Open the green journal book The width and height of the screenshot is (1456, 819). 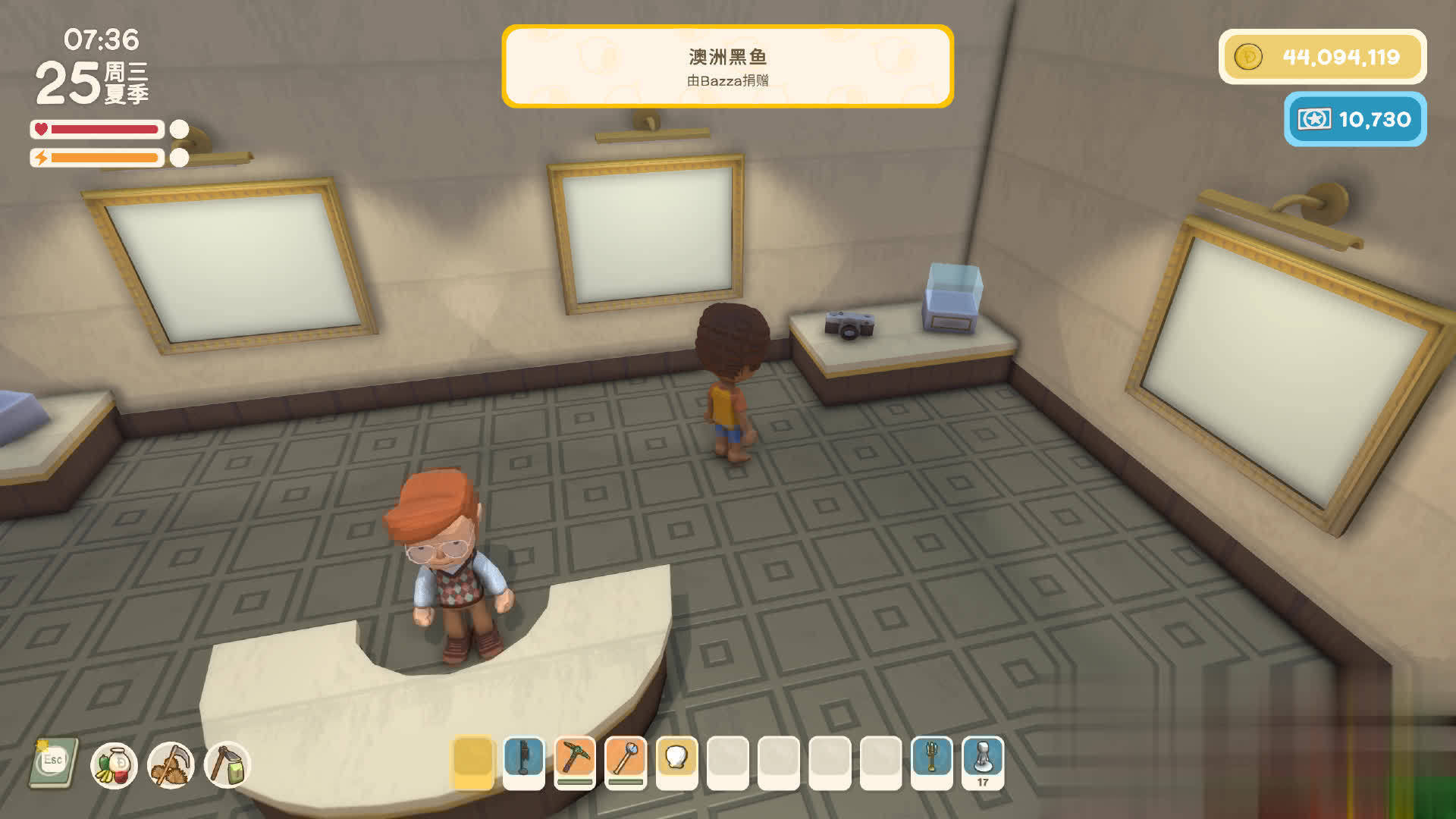click(53, 763)
